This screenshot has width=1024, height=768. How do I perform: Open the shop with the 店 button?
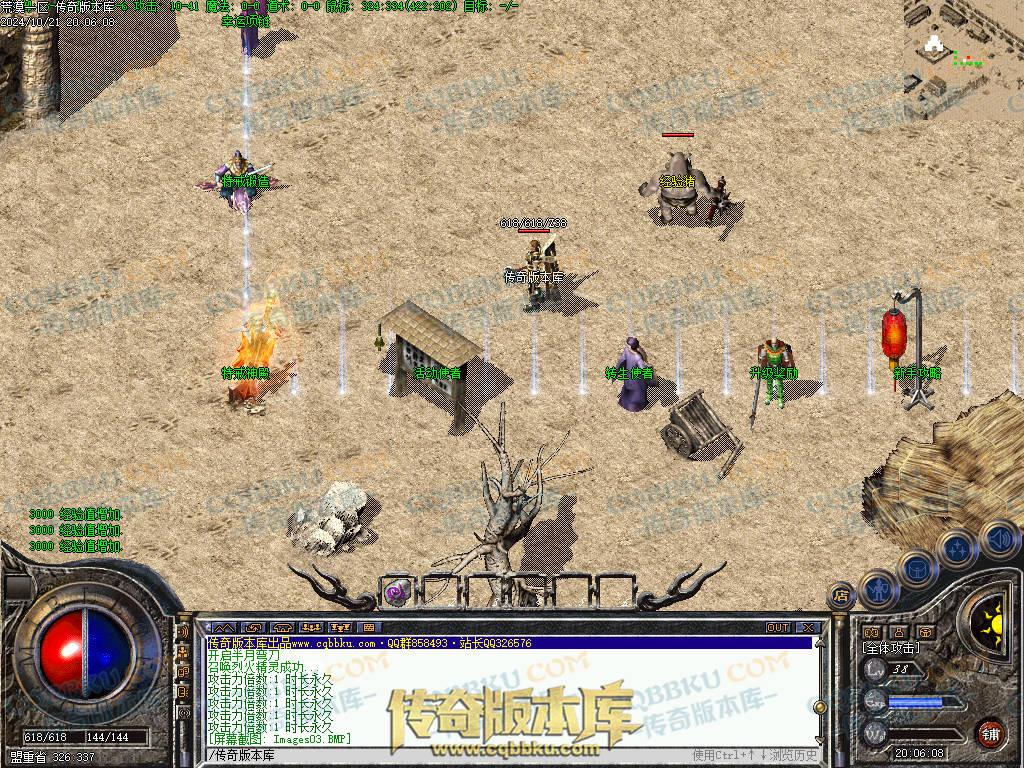click(x=840, y=597)
